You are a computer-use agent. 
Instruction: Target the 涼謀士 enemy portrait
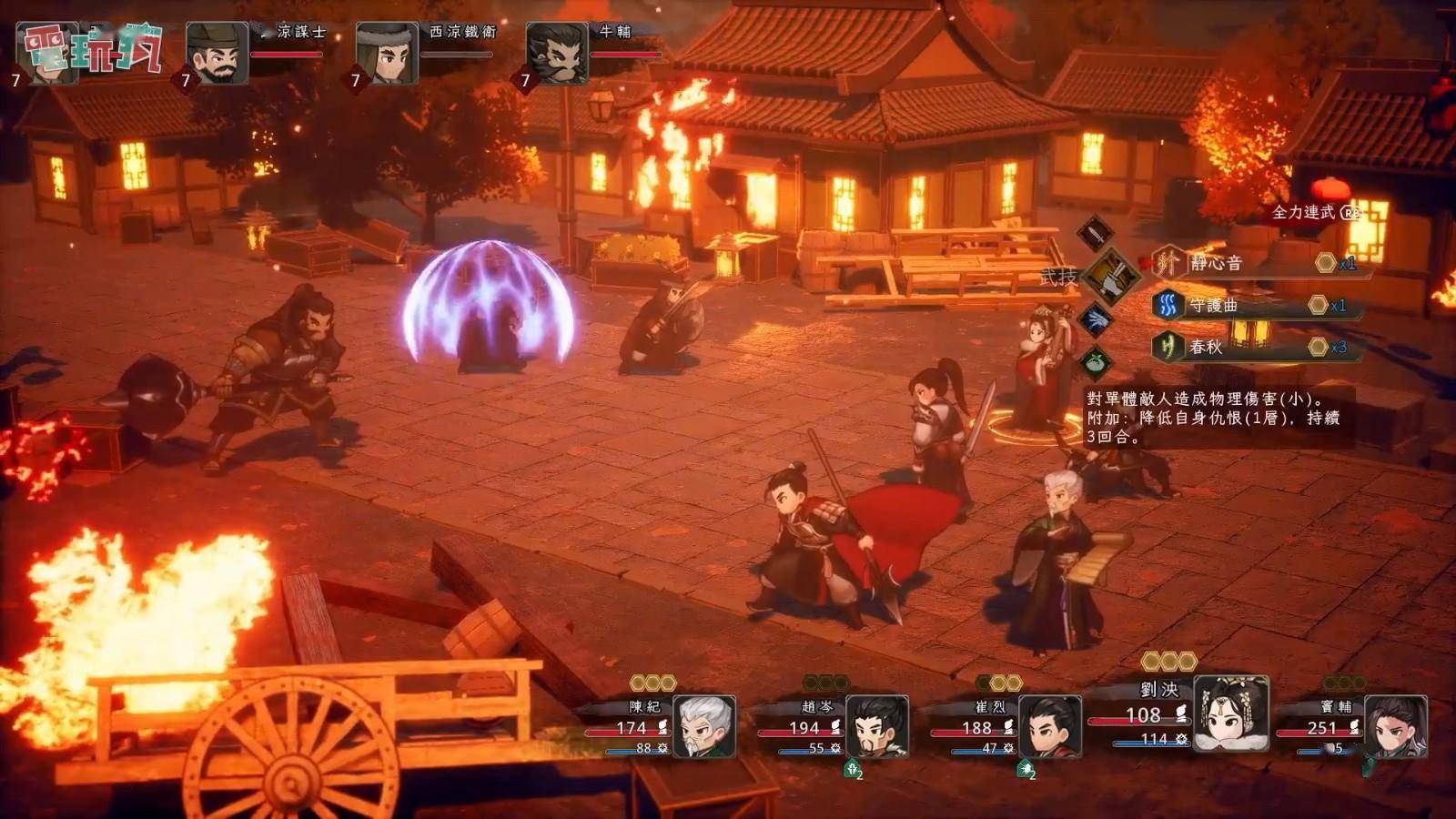click(x=217, y=54)
